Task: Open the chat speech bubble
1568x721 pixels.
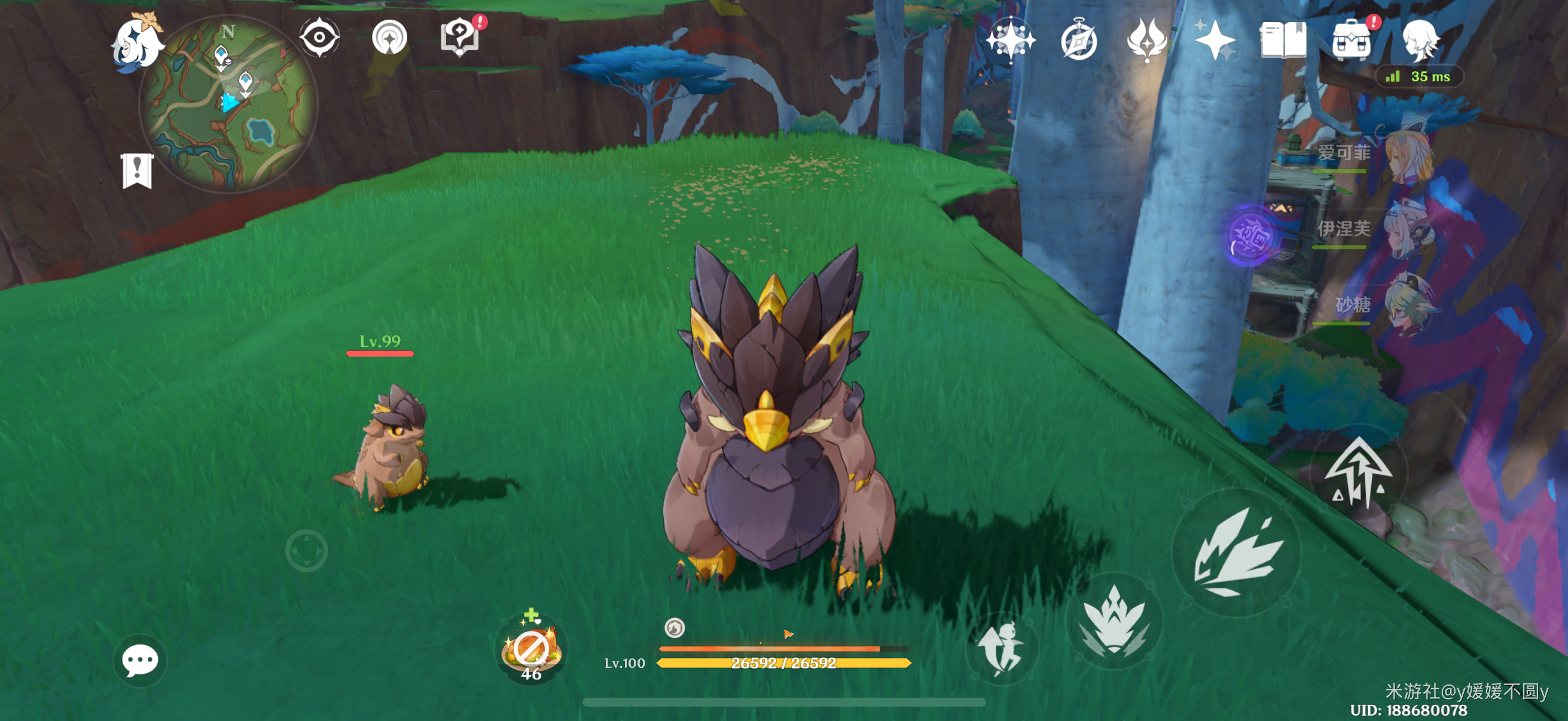Action: coord(140,660)
